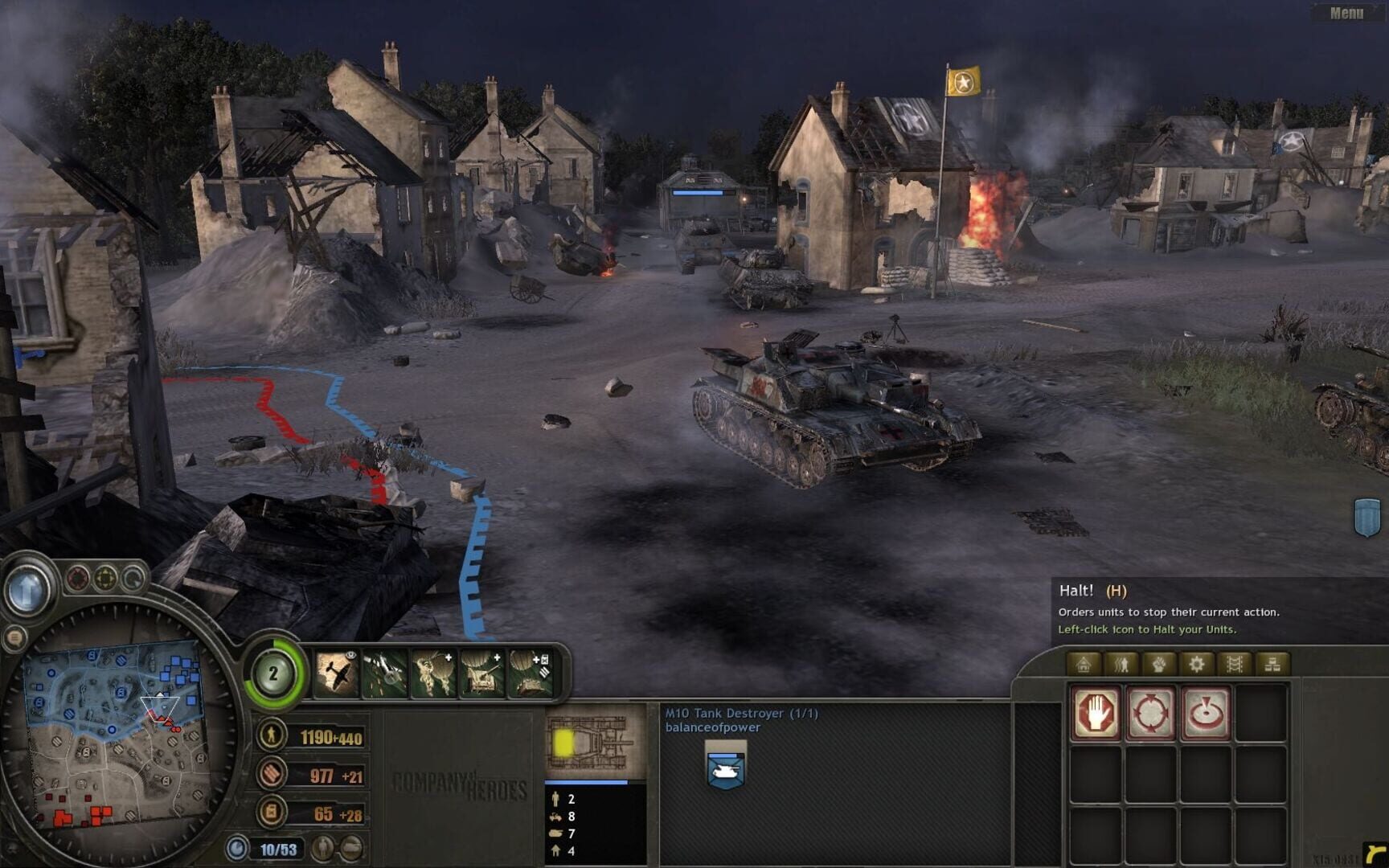
Task: Activate the bombing run ability
Action: 385,674
